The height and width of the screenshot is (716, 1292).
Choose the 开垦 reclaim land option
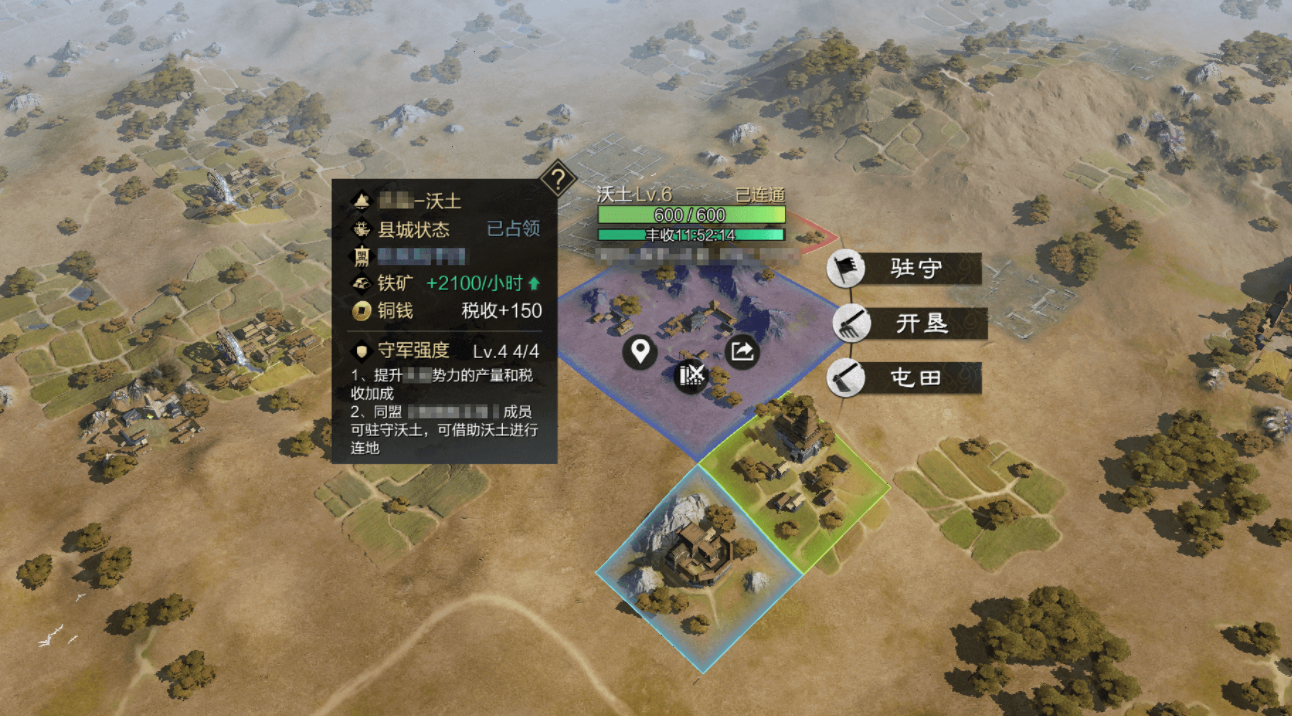point(910,323)
